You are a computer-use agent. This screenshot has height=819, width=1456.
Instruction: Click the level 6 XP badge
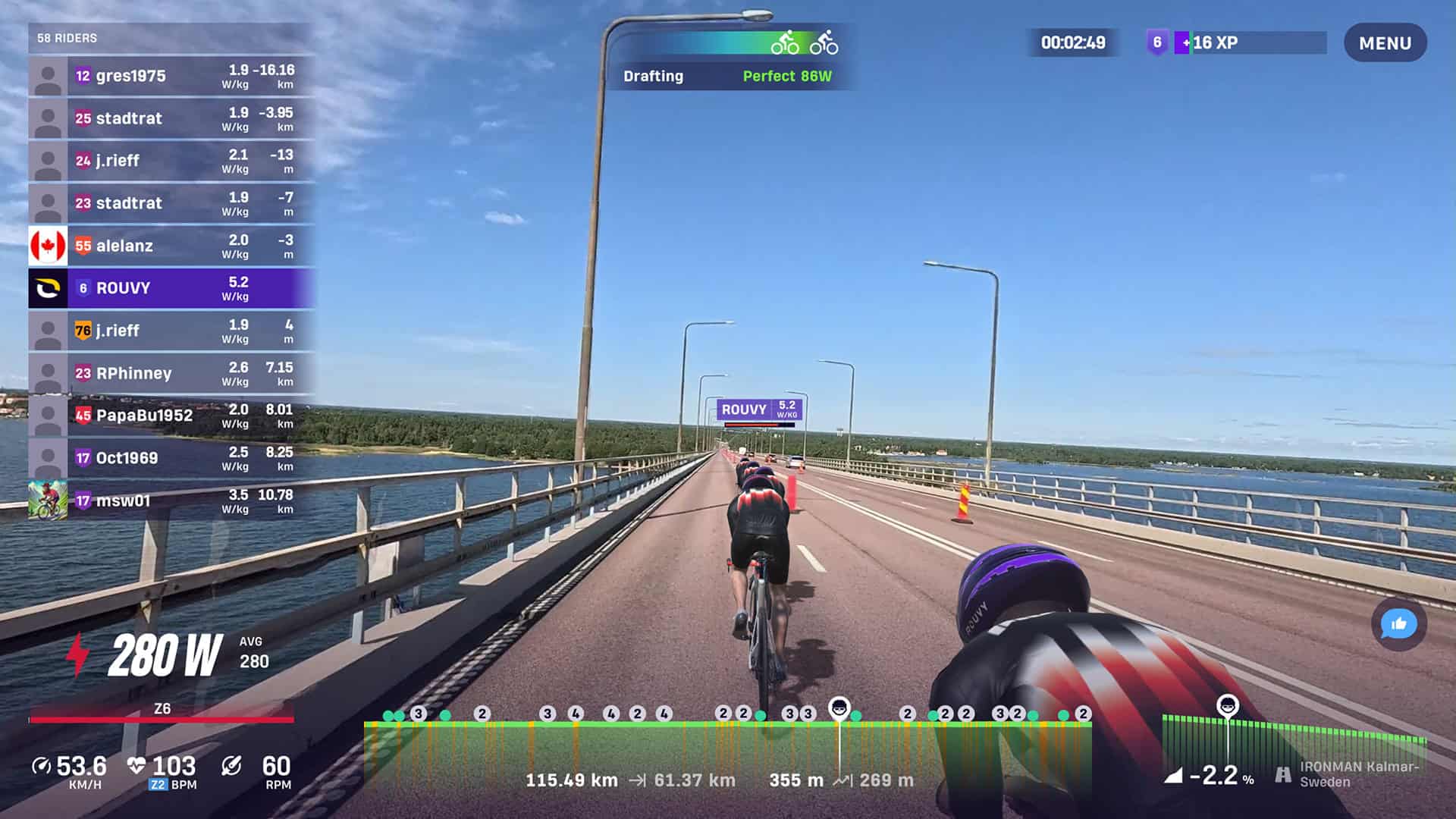(x=1156, y=42)
